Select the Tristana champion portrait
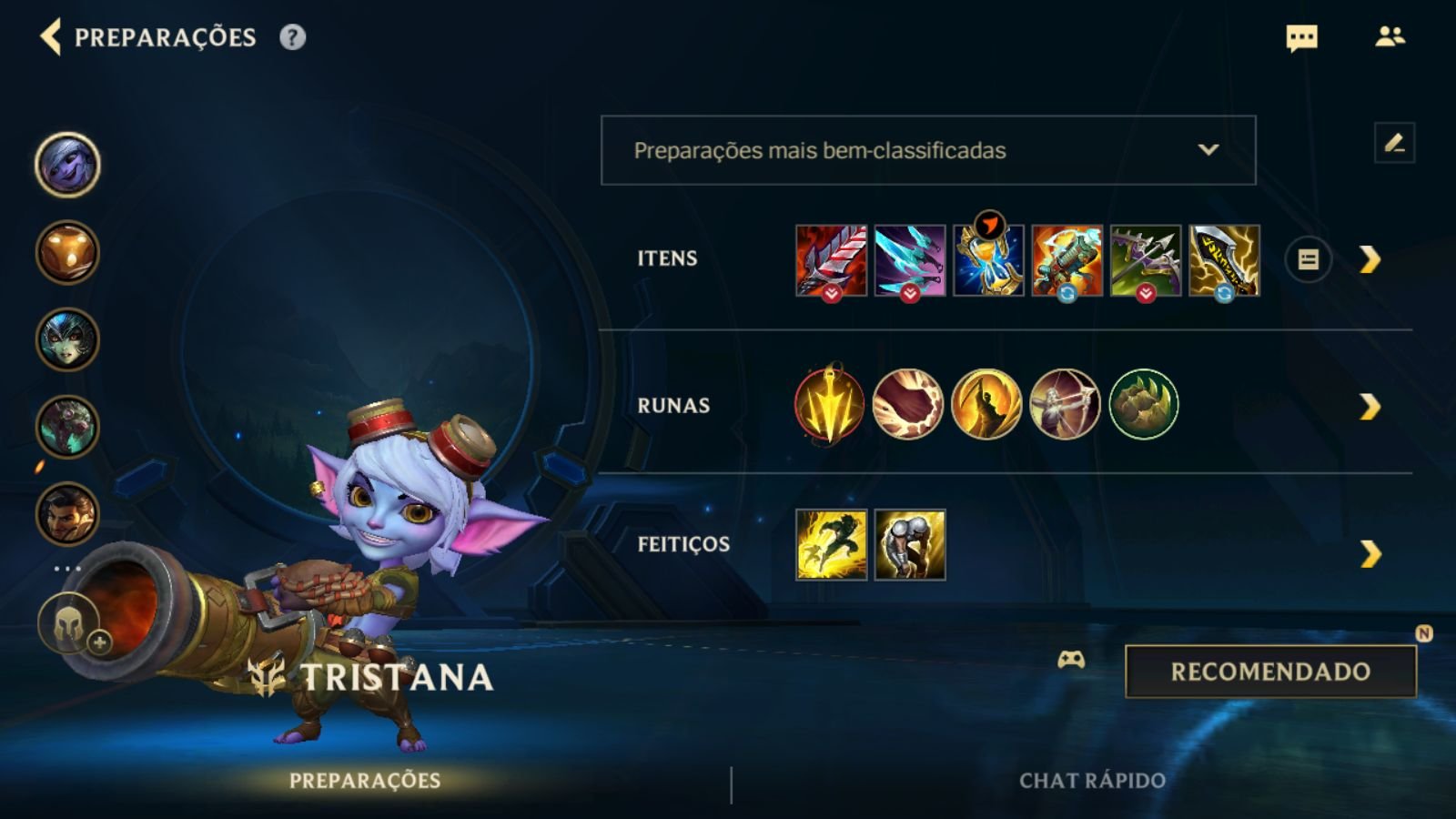Screen dimensions: 1456x819 pyautogui.click(x=67, y=165)
